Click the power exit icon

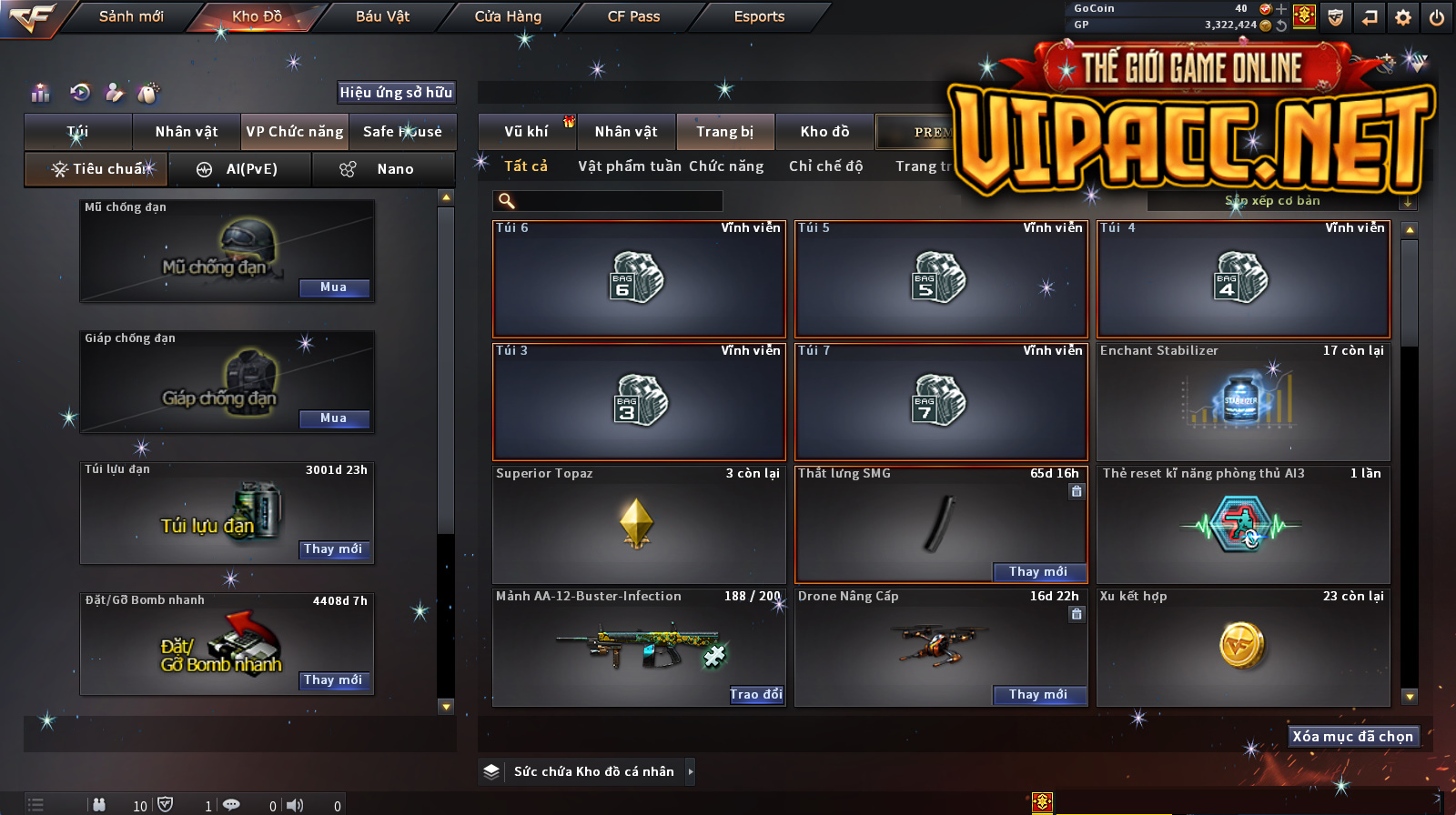1437,17
